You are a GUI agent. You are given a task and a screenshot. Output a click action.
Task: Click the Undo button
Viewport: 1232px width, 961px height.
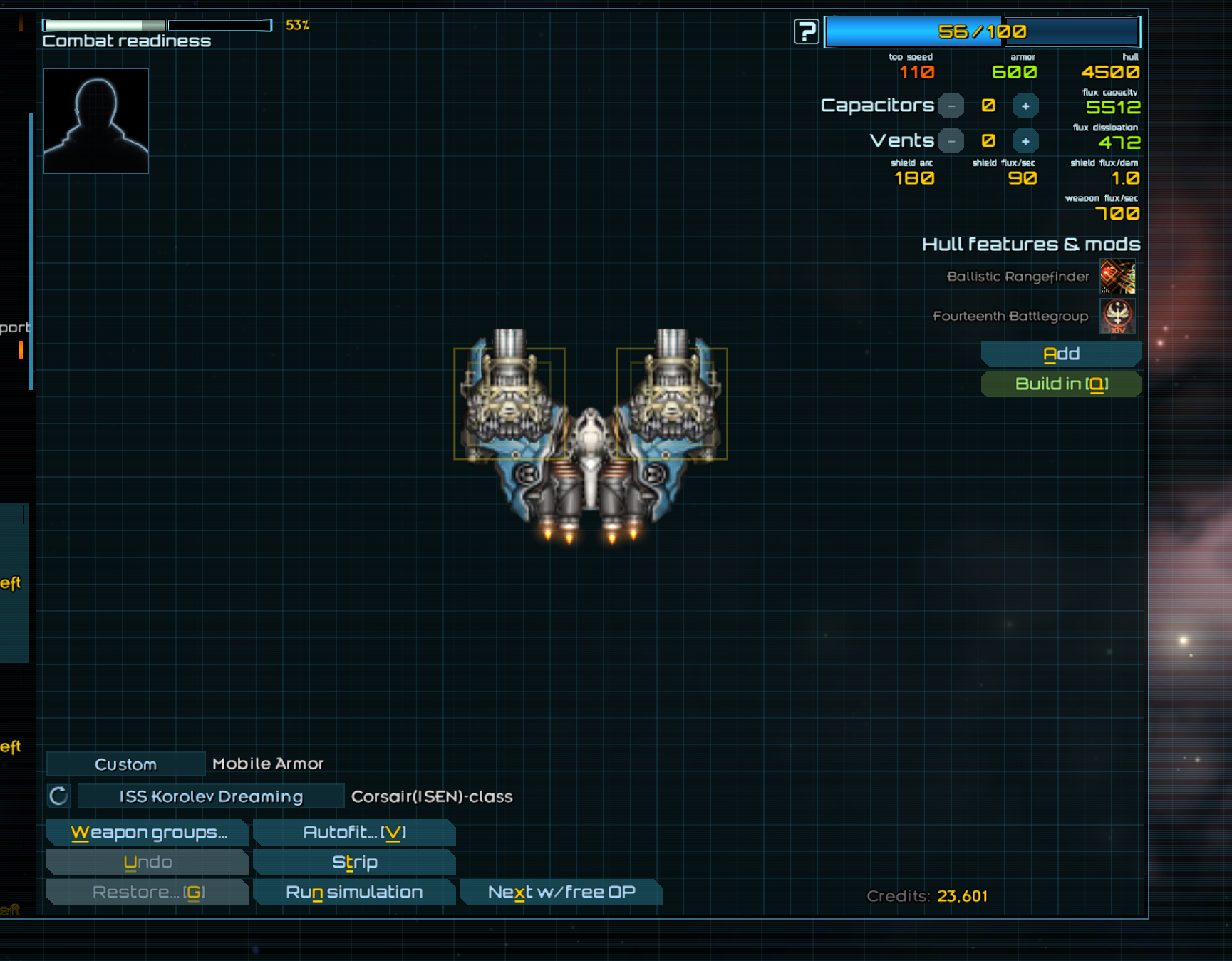(x=147, y=862)
